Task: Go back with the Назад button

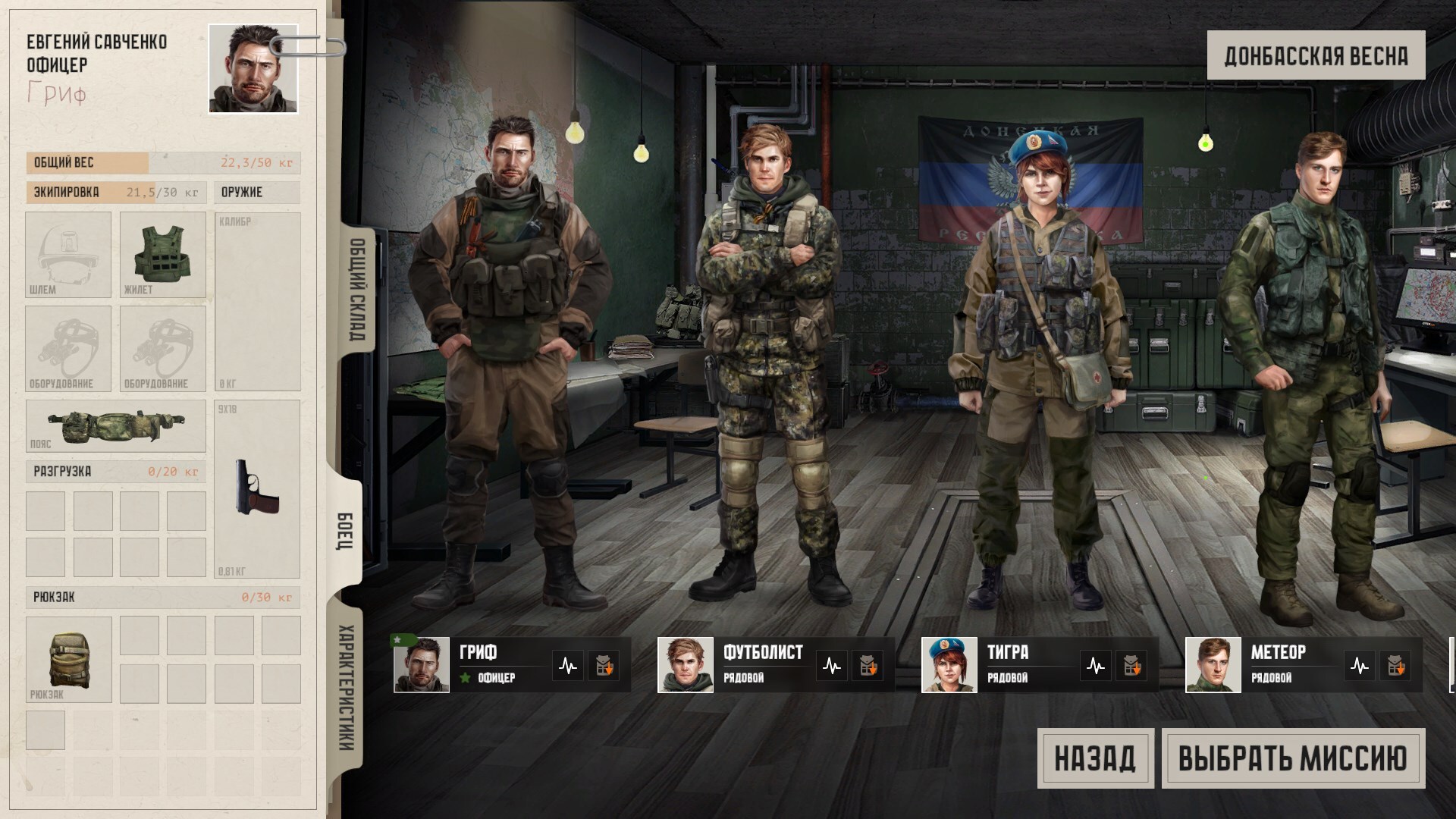Action: (x=1095, y=758)
